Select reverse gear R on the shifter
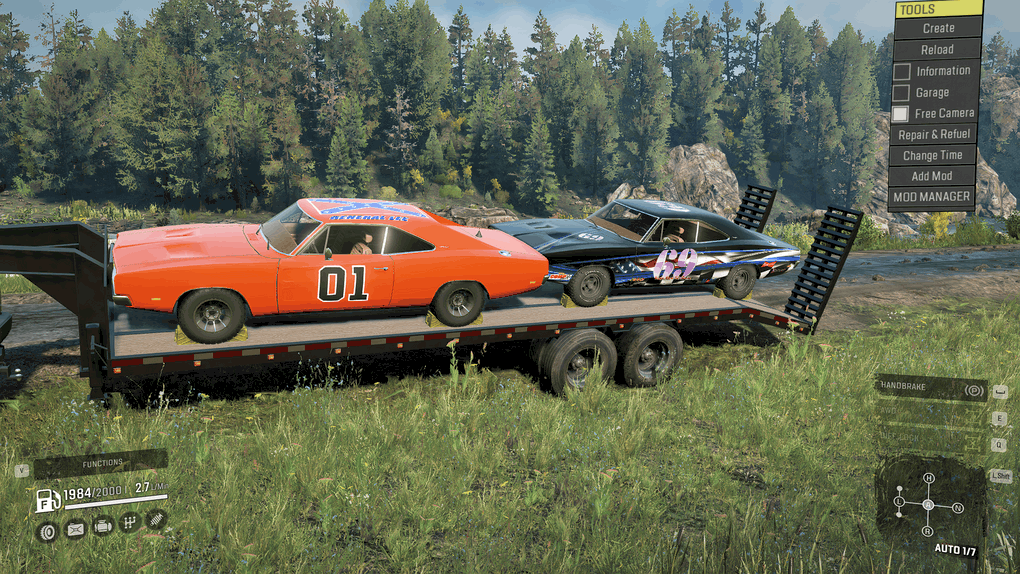The height and width of the screenshot is (574, 1020). tap(928, 531)
